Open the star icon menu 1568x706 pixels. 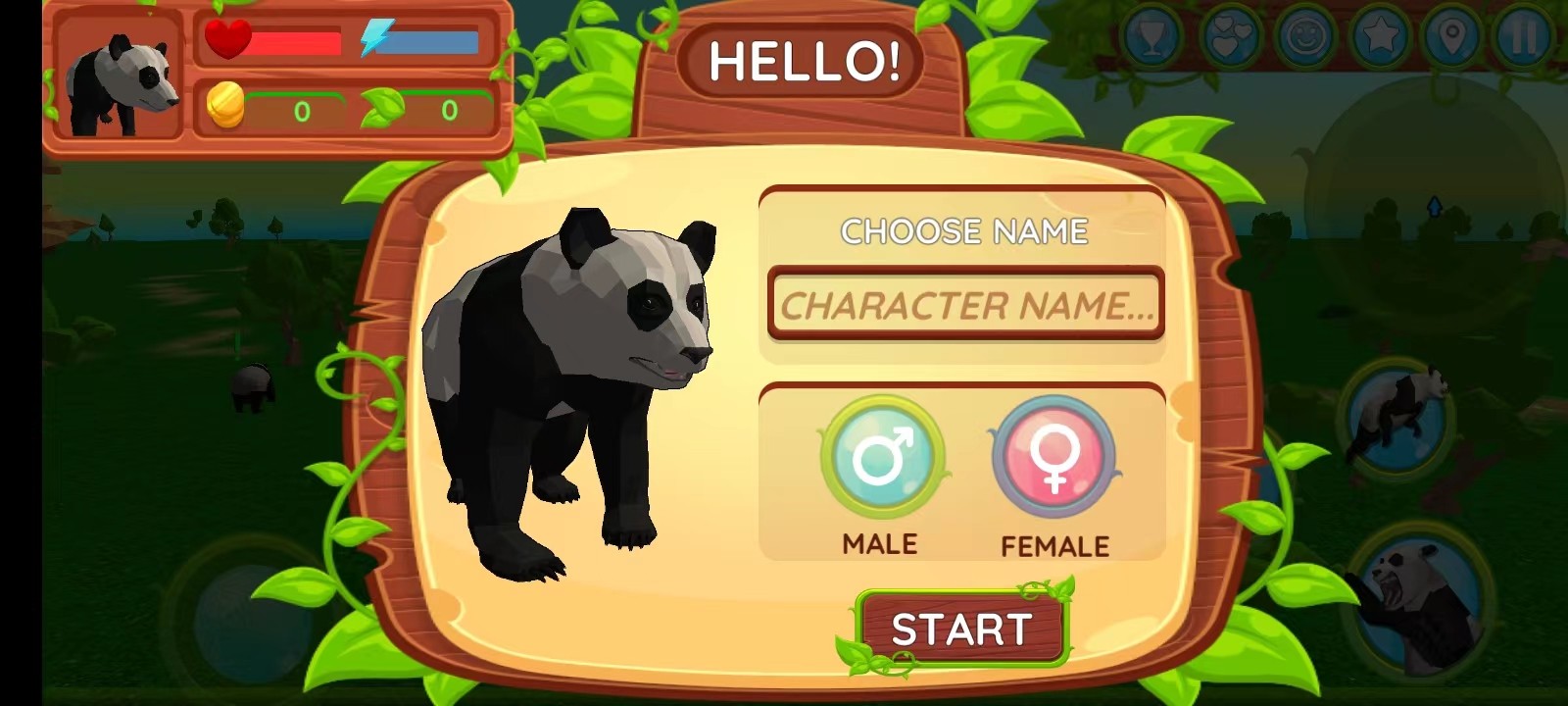point(1380,37)
